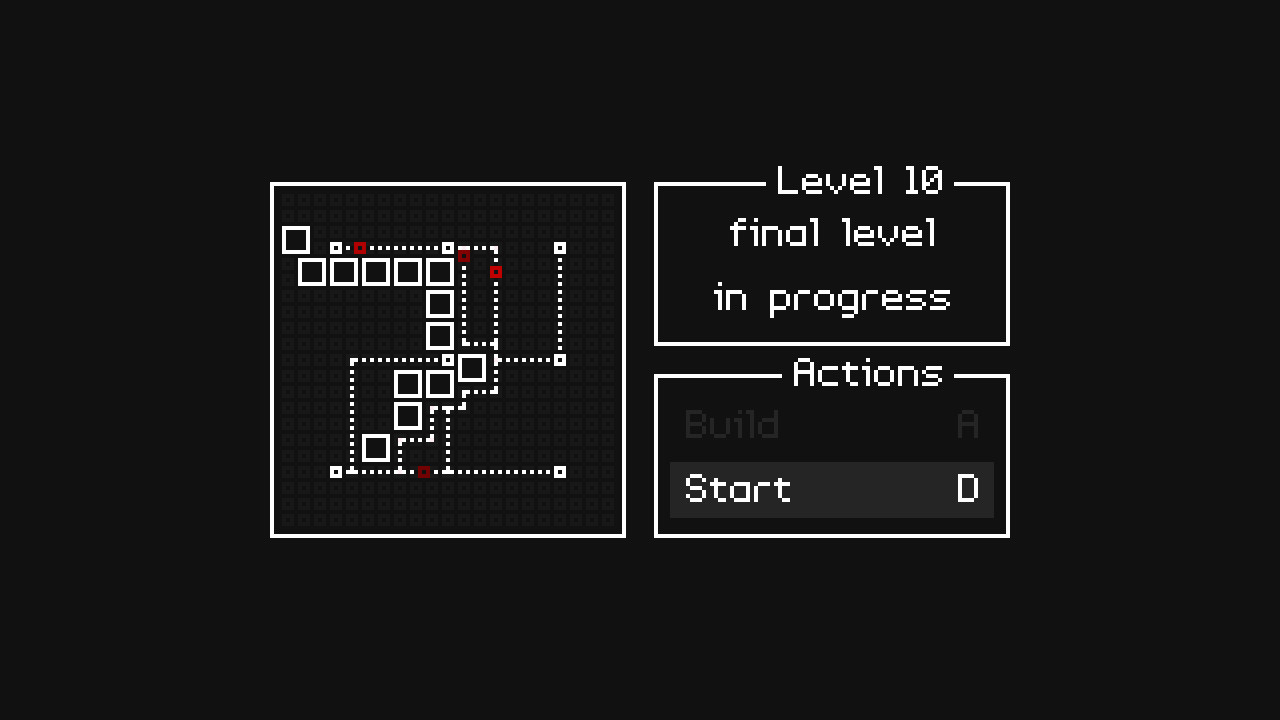
Task: Click the path node in the bottom-right corner
Action: coord(559,470)
